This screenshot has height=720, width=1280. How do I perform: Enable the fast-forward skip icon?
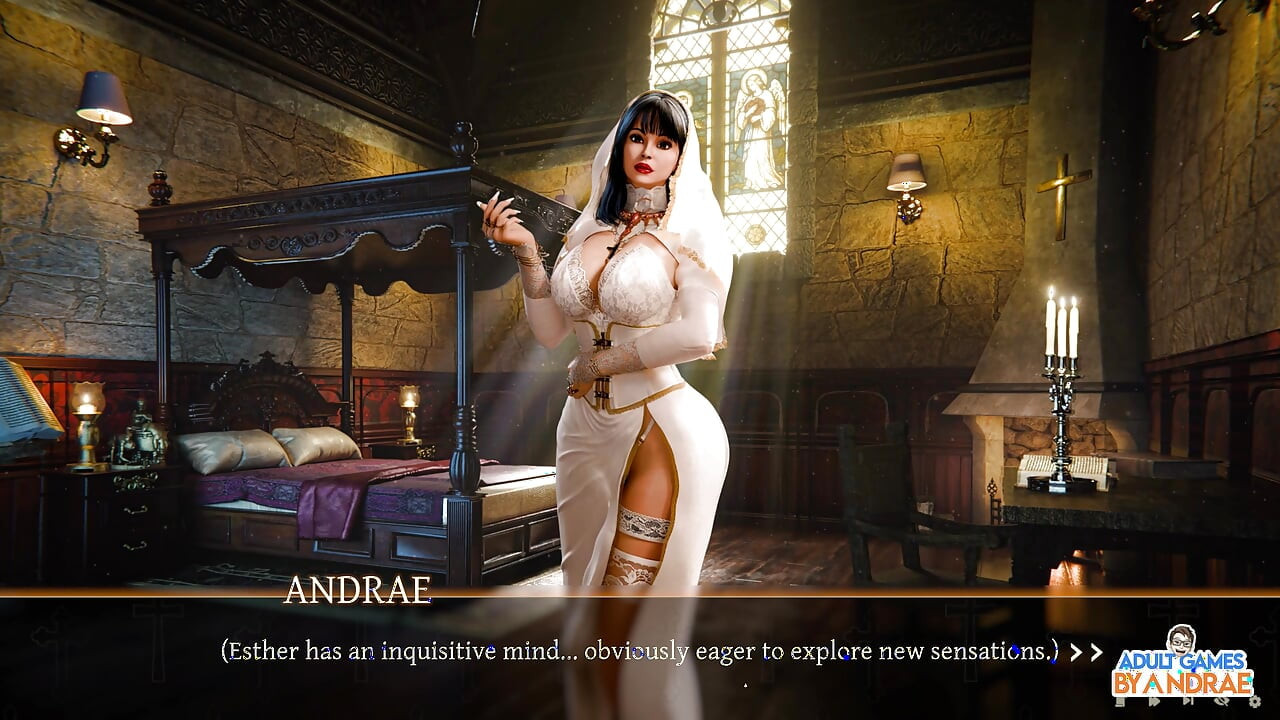pyautogui.click(x=1154, y=702)
